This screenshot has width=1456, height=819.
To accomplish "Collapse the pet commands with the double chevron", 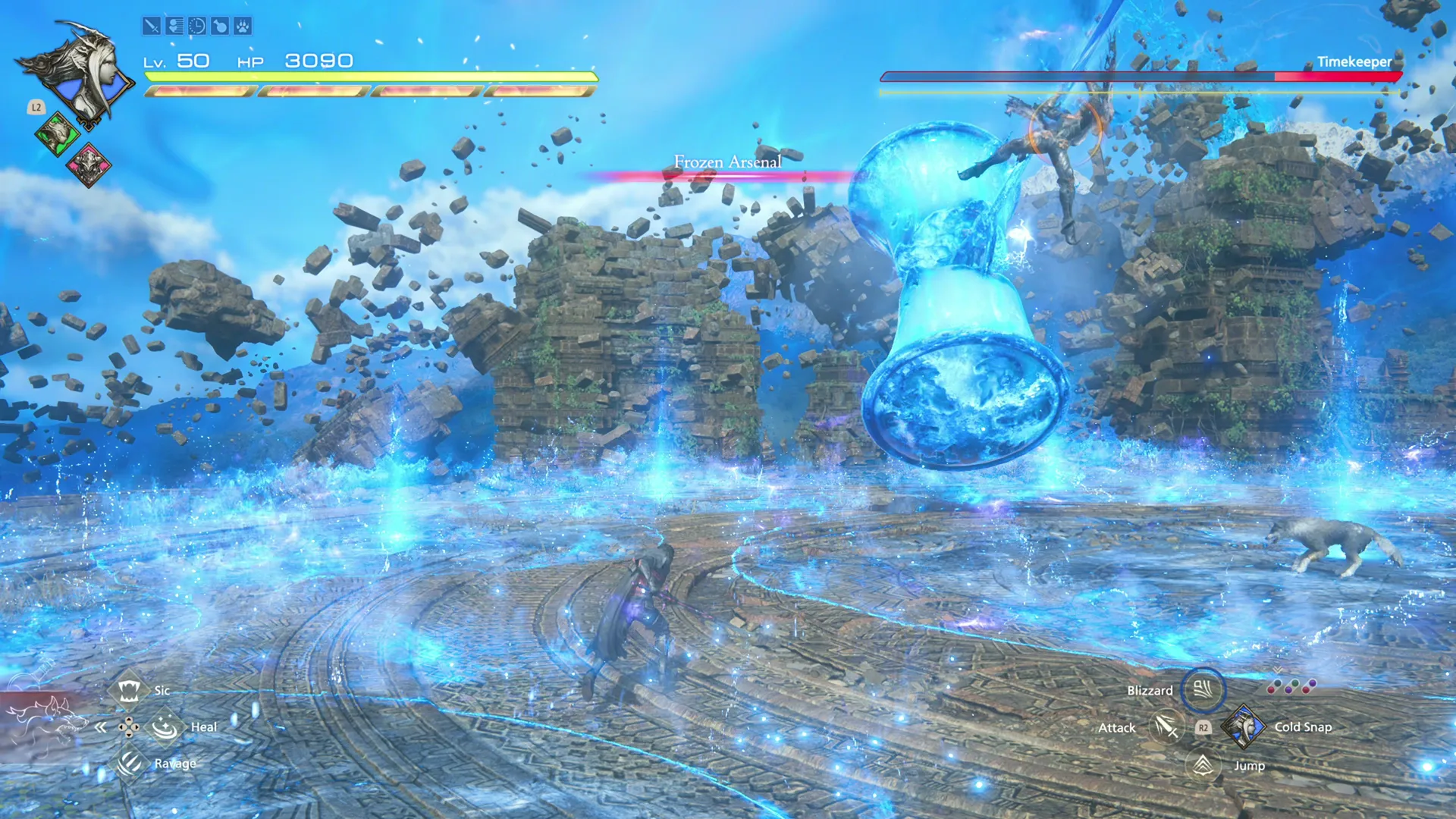I will pyautogui.click(x=101, y=726).
